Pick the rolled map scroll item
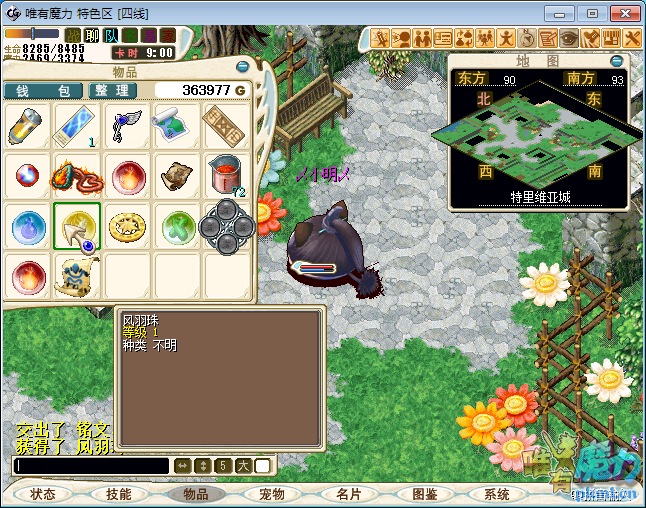 pos(177,127)
